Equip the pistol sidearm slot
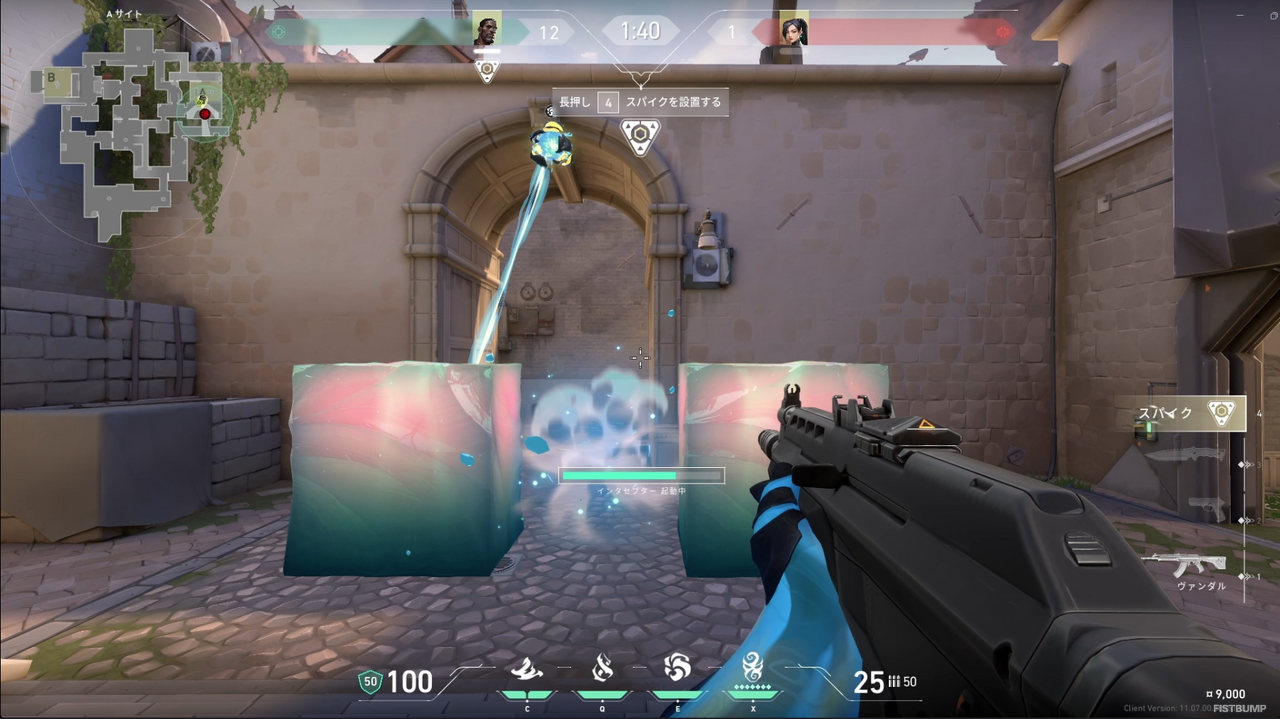Viewport: 1280px width, 719px height. click(1207, 507)
